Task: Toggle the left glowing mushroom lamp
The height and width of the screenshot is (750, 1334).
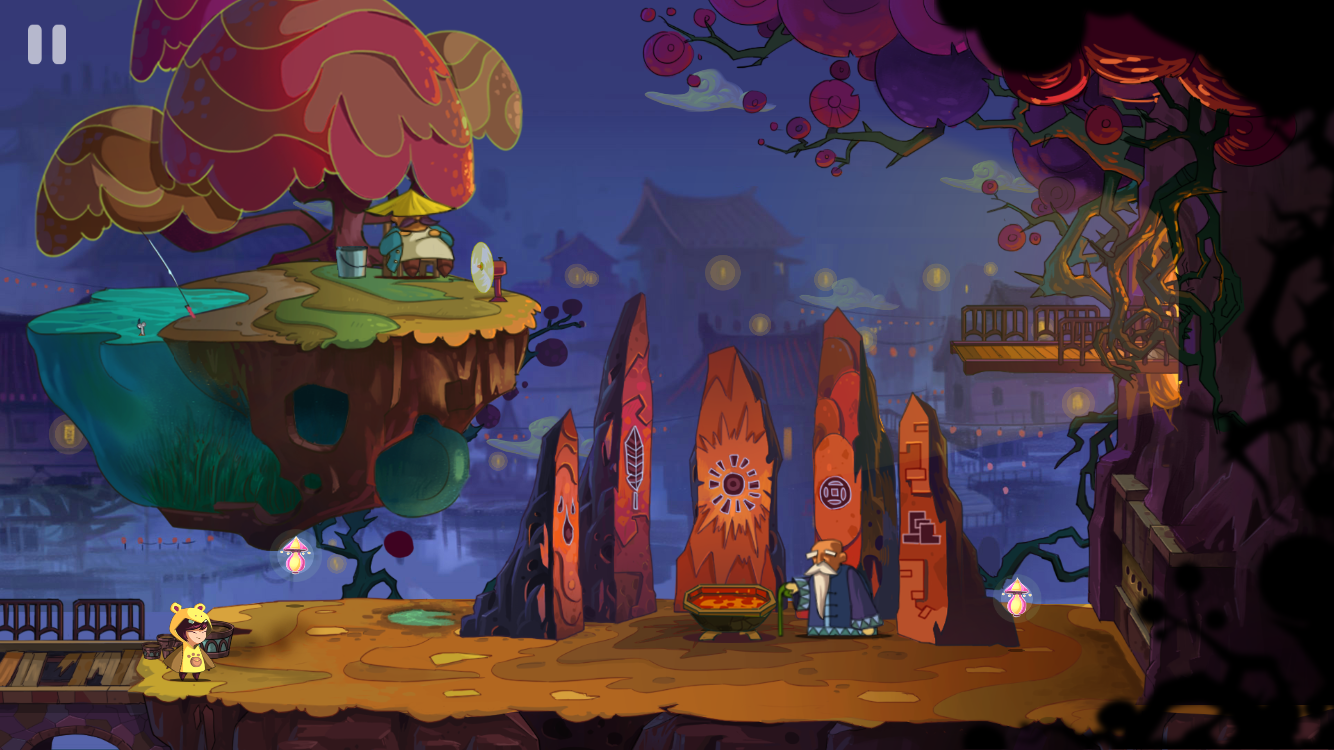Action: coord(295,555)
